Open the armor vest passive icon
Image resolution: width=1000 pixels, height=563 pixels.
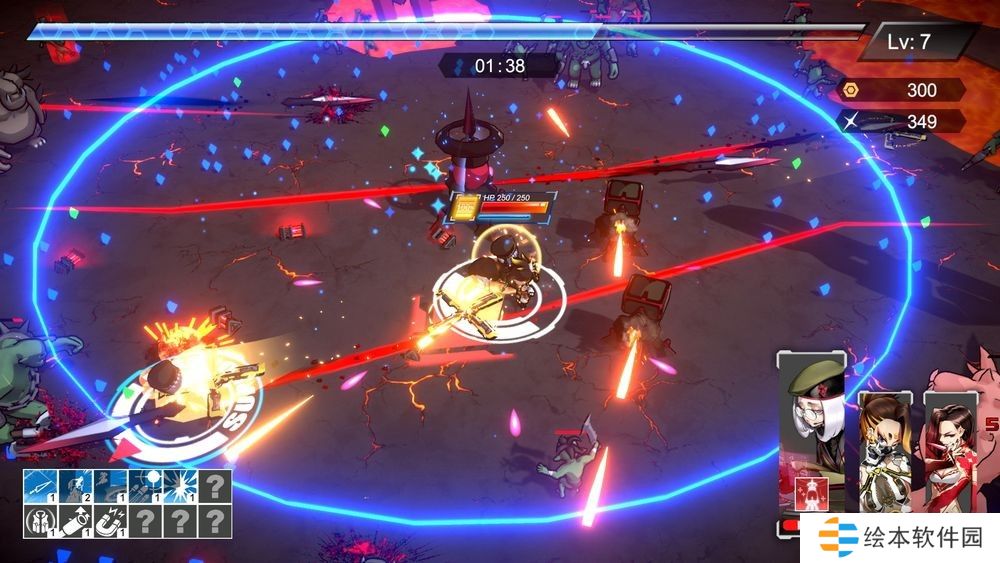click(40, 521)
